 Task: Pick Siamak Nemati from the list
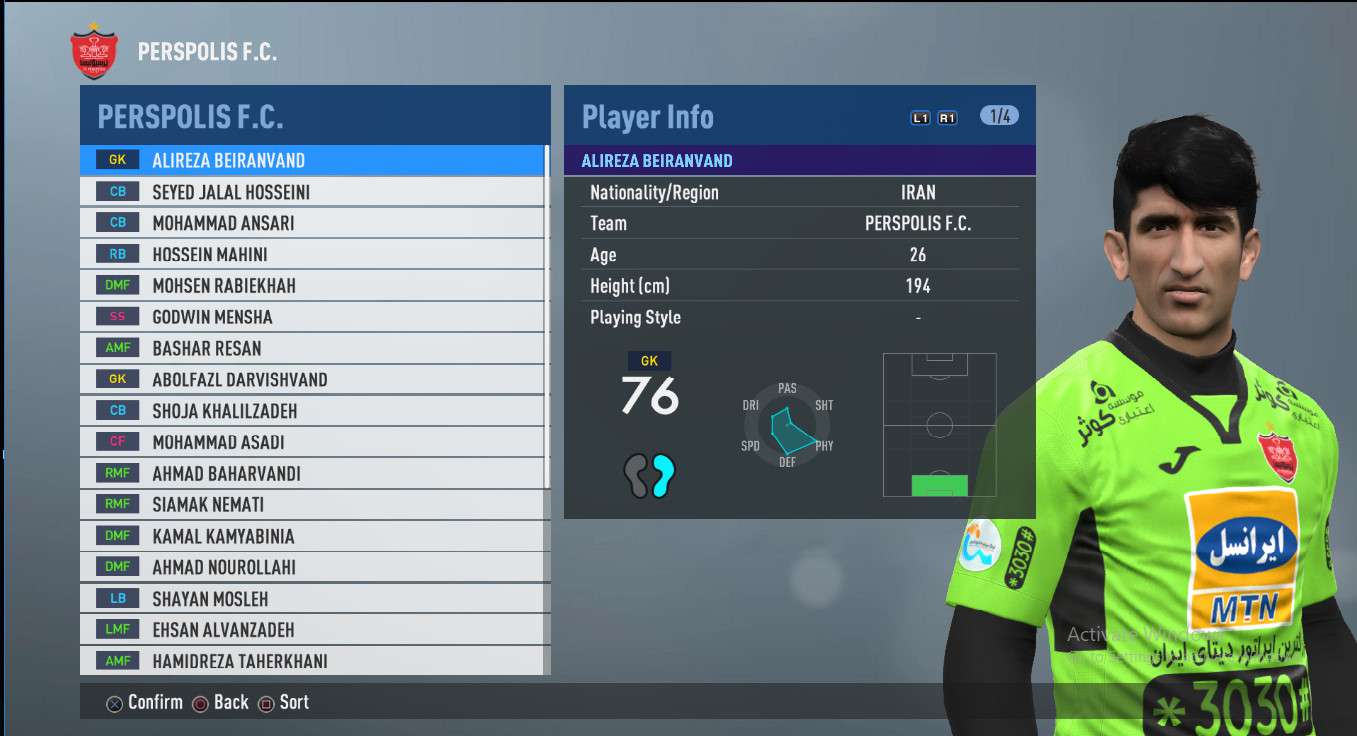pos(313,505)
